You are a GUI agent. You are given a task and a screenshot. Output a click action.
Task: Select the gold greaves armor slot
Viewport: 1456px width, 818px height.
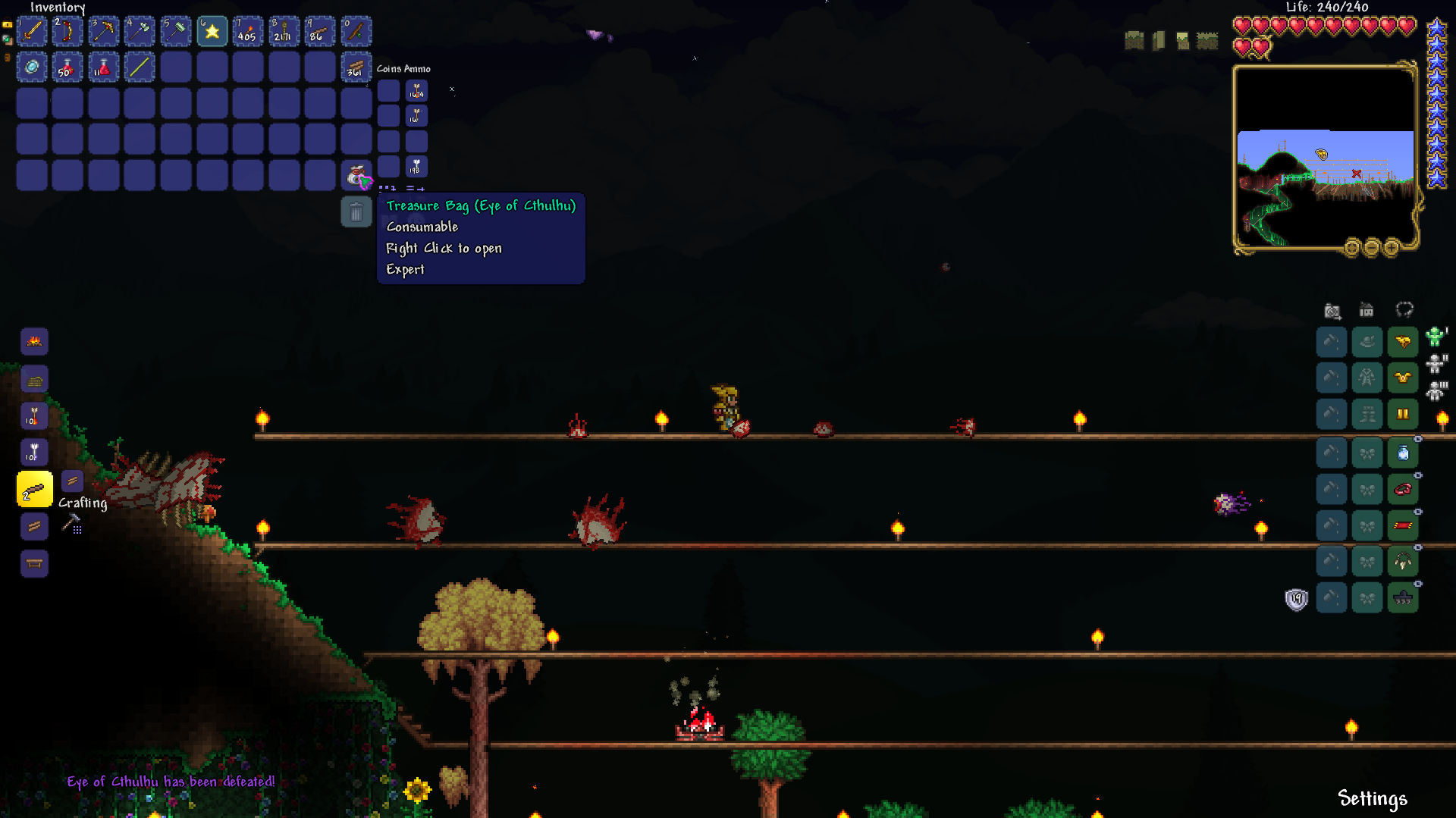point(1403,415)
